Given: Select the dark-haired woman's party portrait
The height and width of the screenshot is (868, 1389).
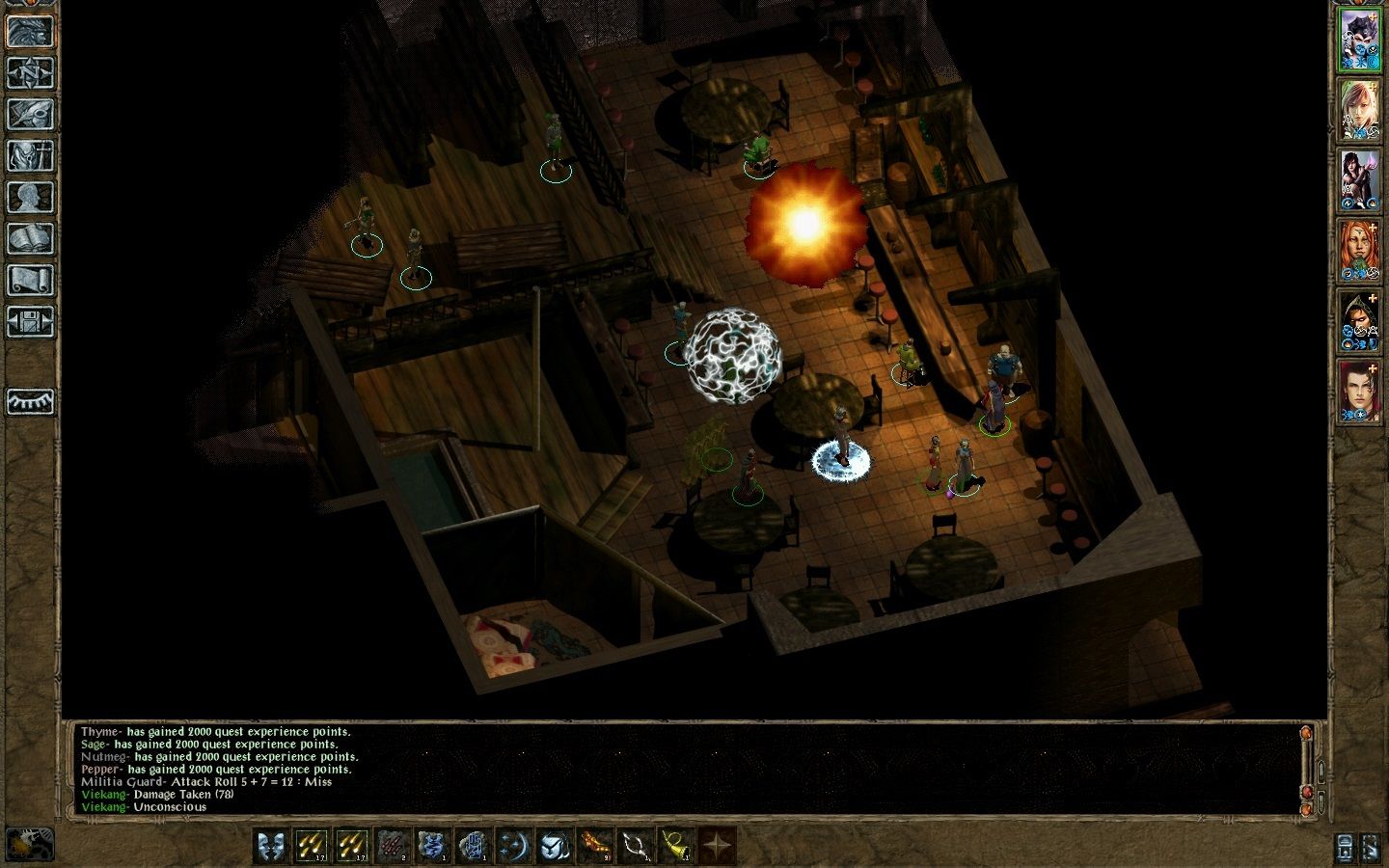Looking at the screenshot, I should click(1359, 179).
